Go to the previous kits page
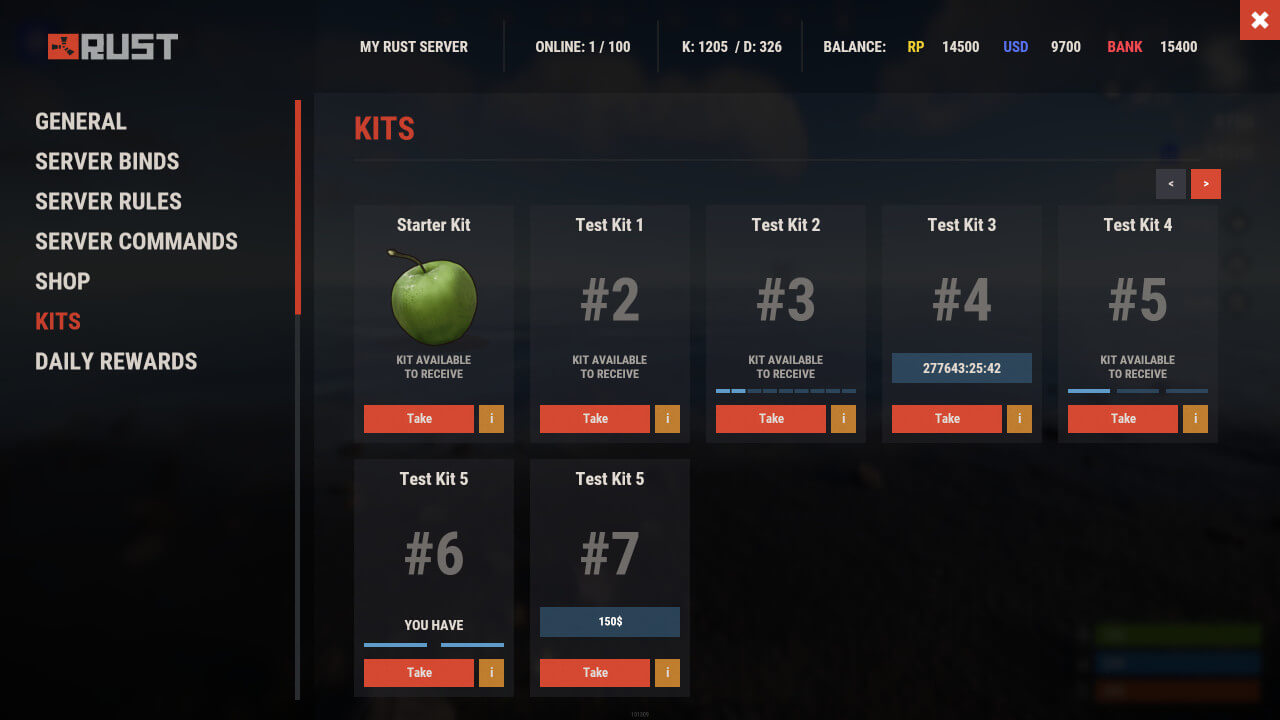 pos(1171,184)
